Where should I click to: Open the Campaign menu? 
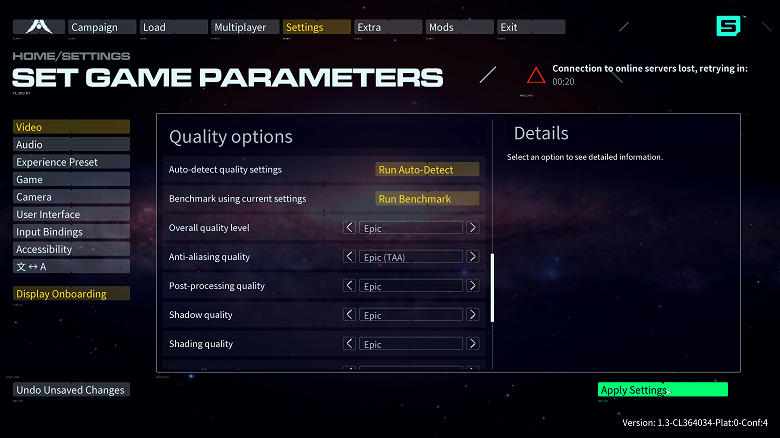(x=101, y=27)
